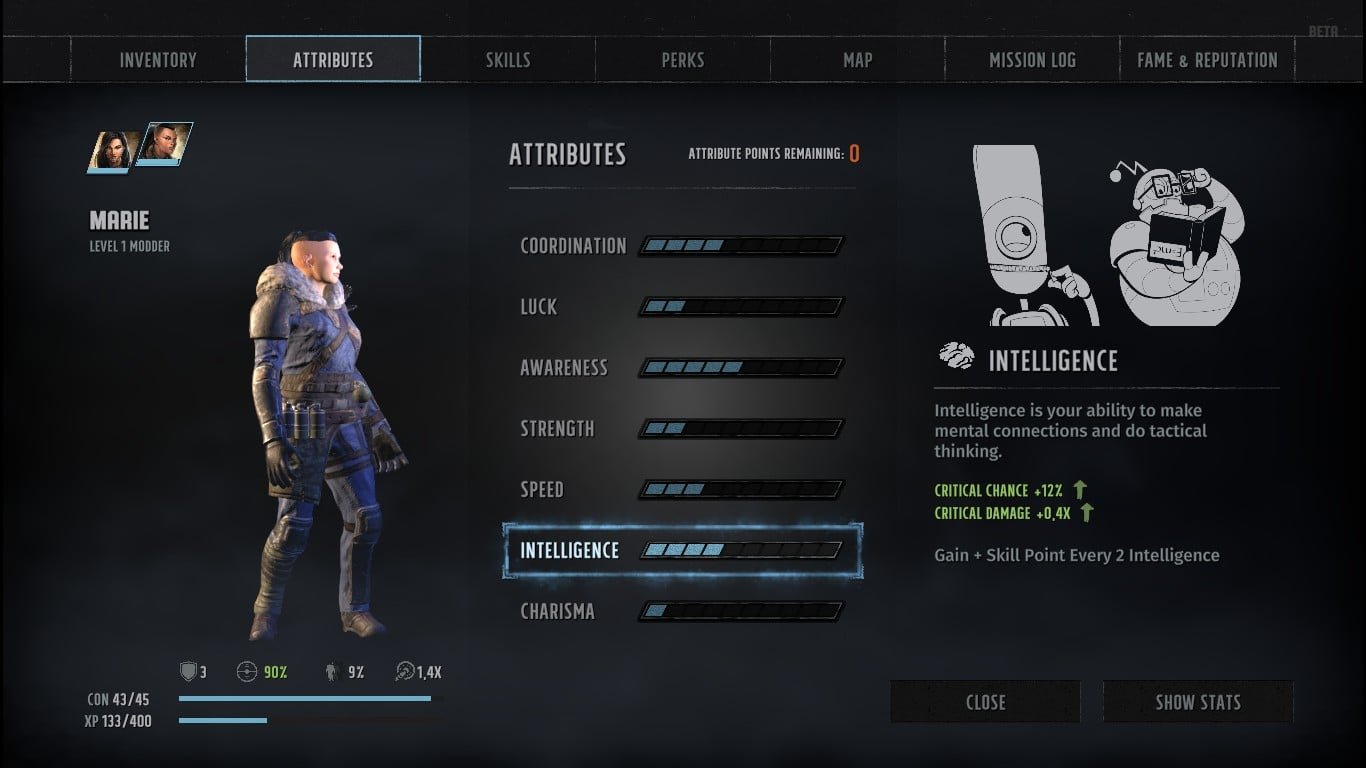Go to the Perks tab
Image resolution: width=1366 pixels, height=768 pixels.
point(683,60)
